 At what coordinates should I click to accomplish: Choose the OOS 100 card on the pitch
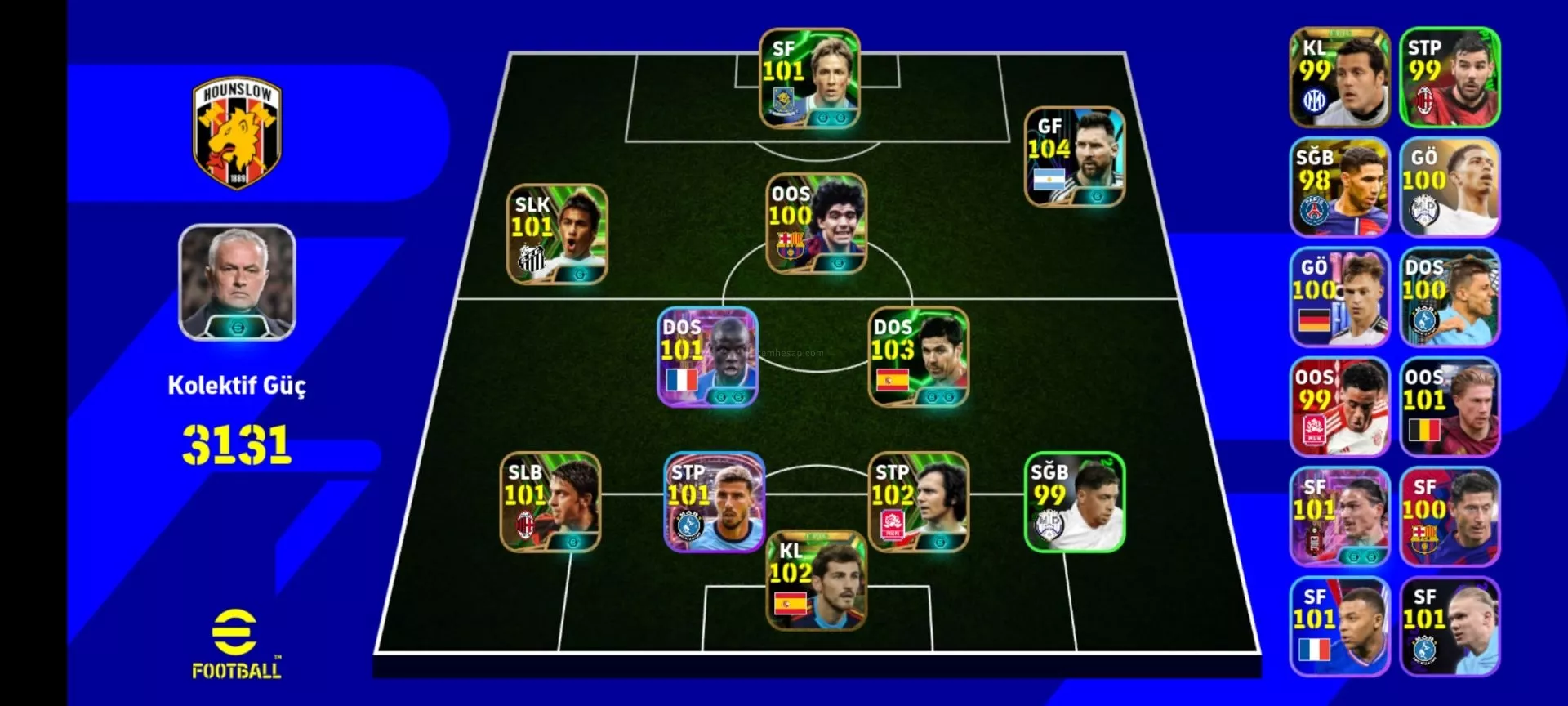tap(816, 223)
